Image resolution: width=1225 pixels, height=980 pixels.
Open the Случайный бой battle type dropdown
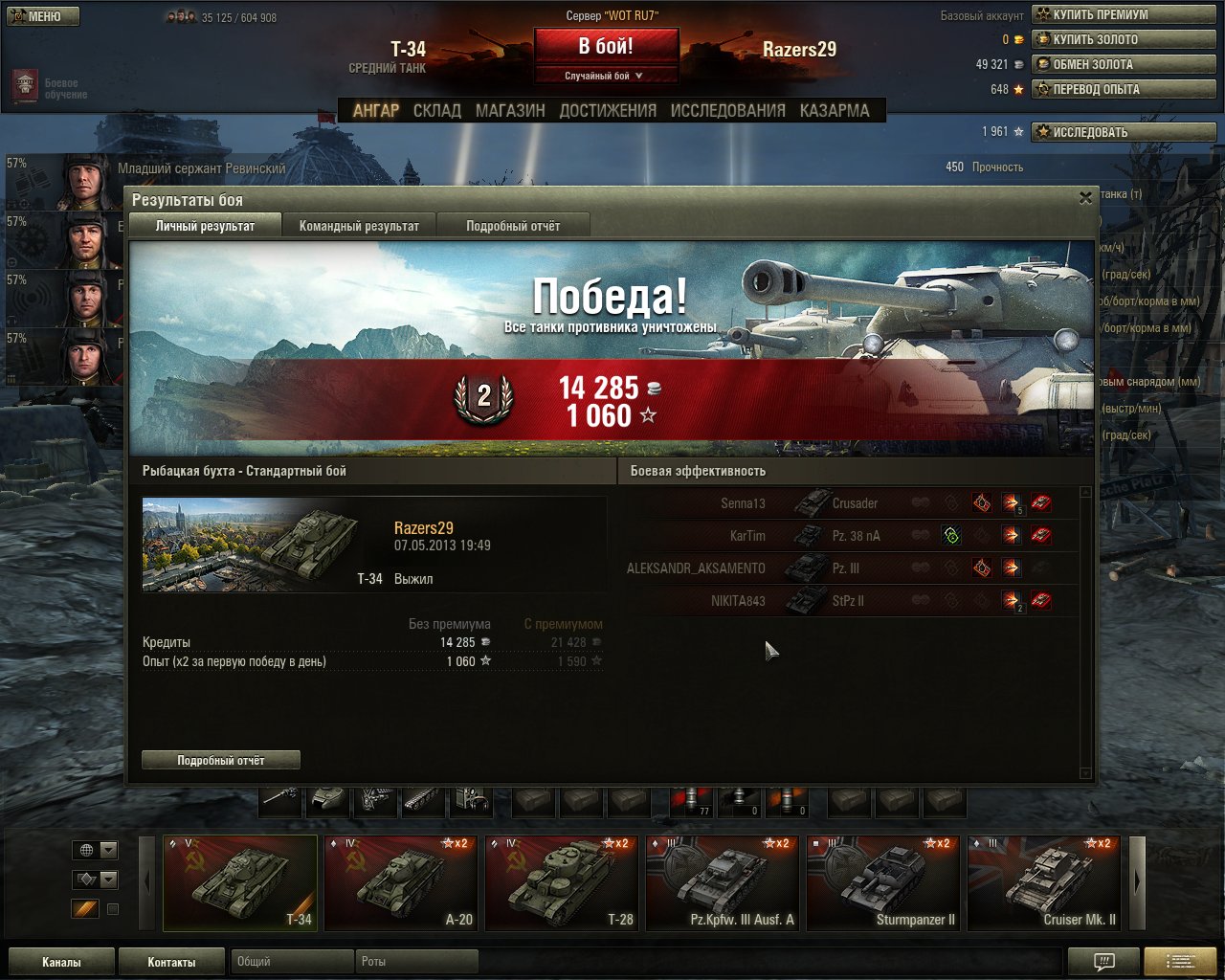tap(606, 76)
